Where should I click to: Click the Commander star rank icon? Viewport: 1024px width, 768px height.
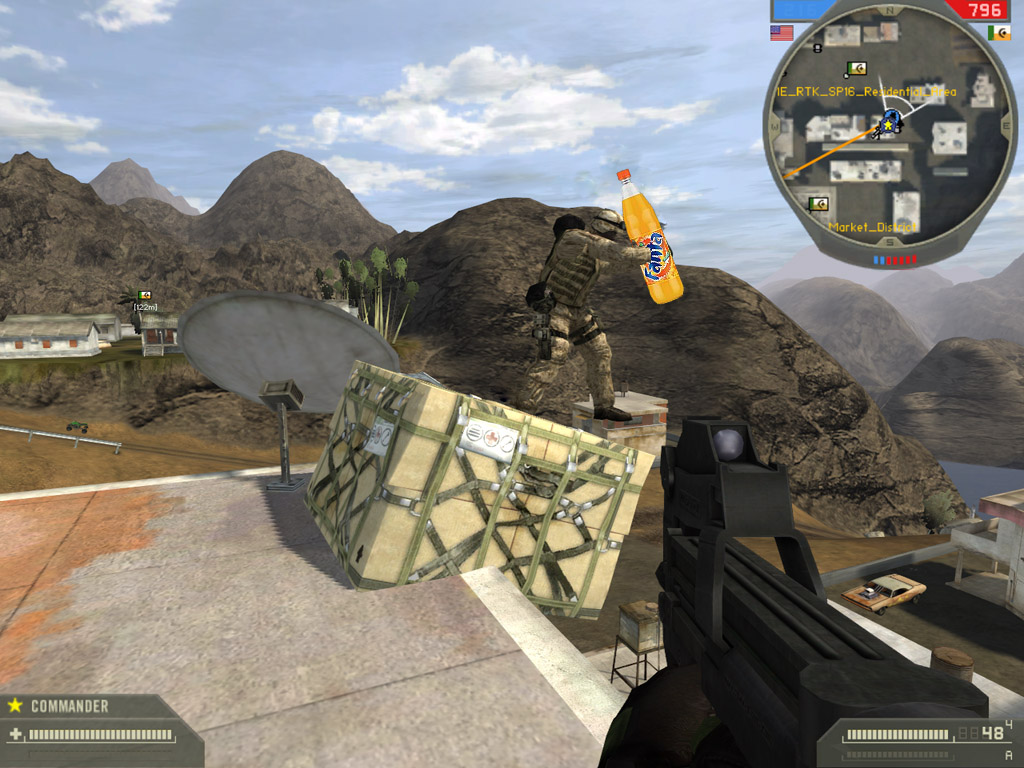(15, 705)
